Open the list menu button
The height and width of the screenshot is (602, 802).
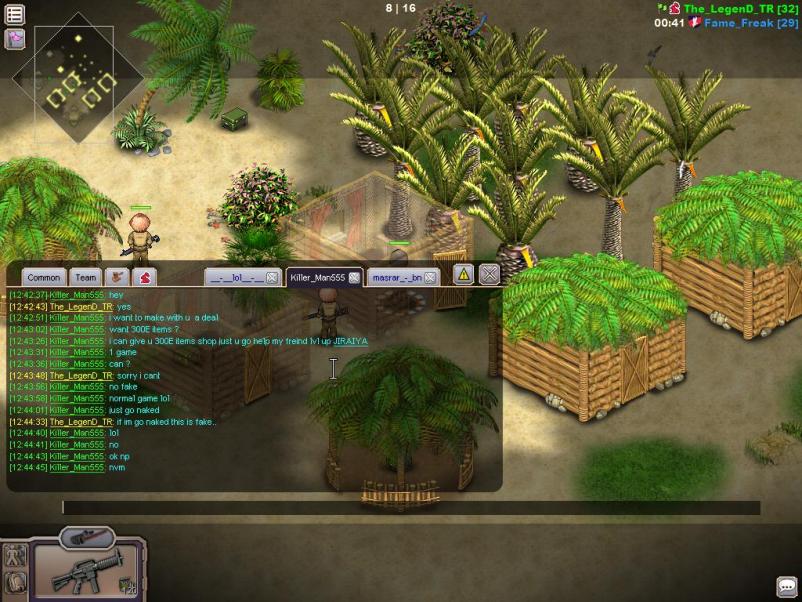pyautogui.click(x=15, y=15)
